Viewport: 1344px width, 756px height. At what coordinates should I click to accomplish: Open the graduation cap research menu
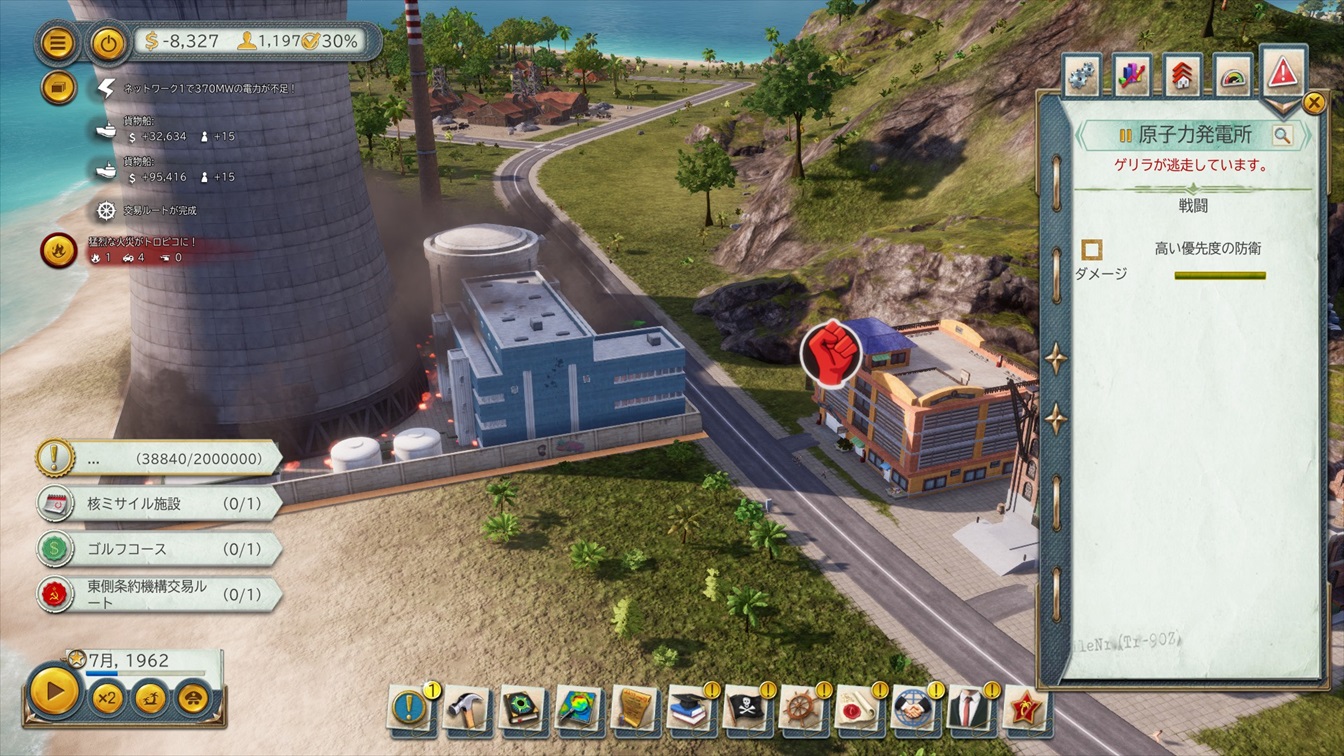(689, 707)
